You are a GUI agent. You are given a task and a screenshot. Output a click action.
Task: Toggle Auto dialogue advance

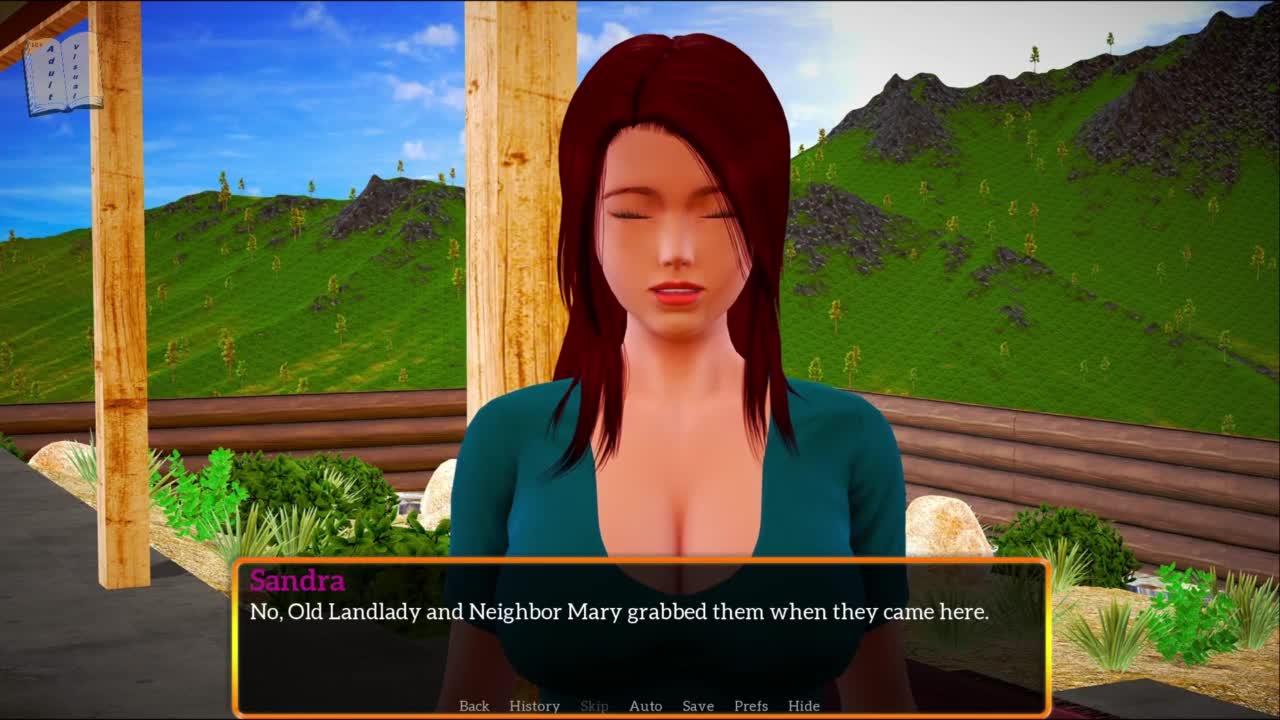click(x=645, y=706)
